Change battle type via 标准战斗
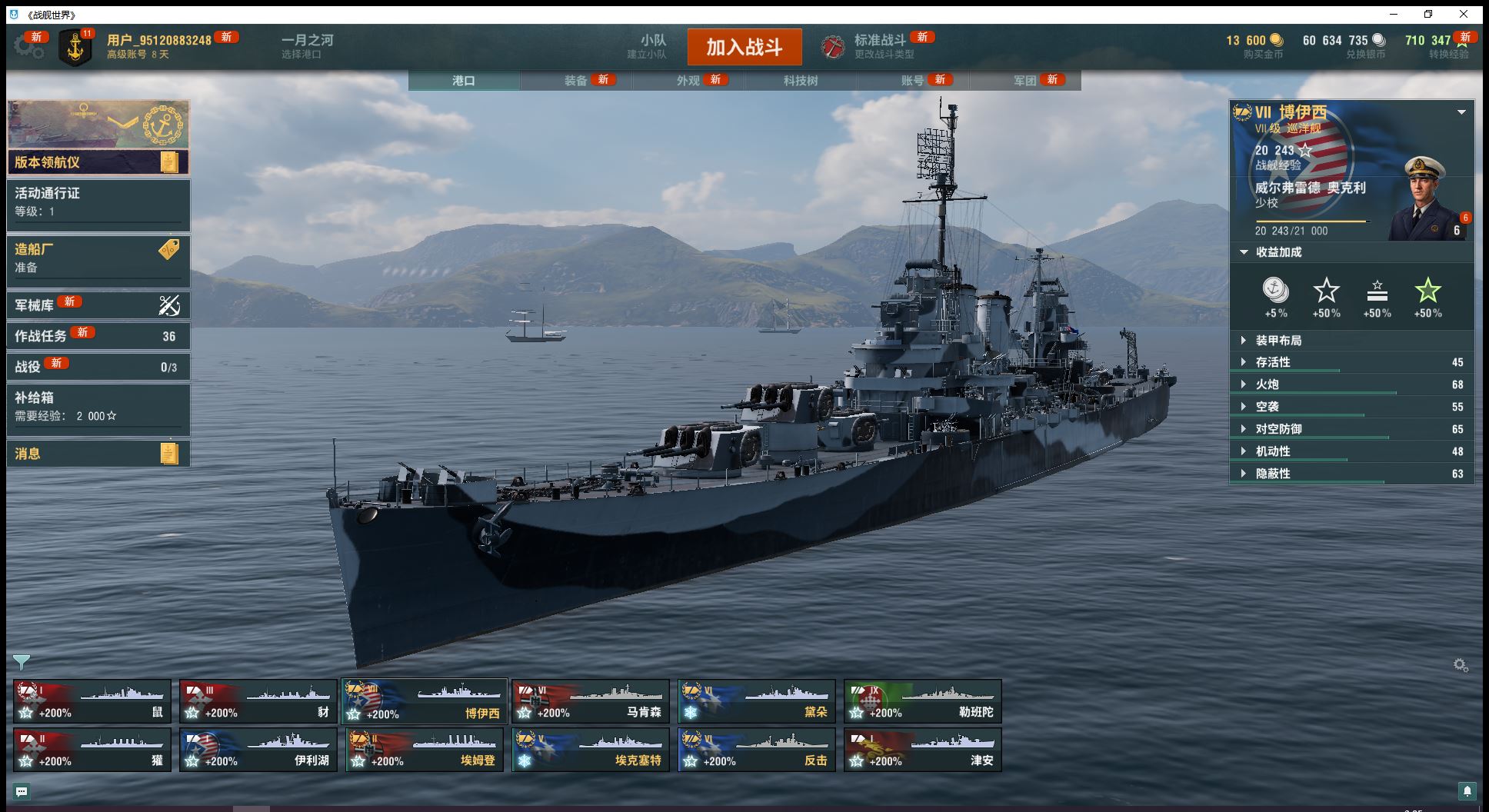This screenshot has width=1489, height=812. 880,46
